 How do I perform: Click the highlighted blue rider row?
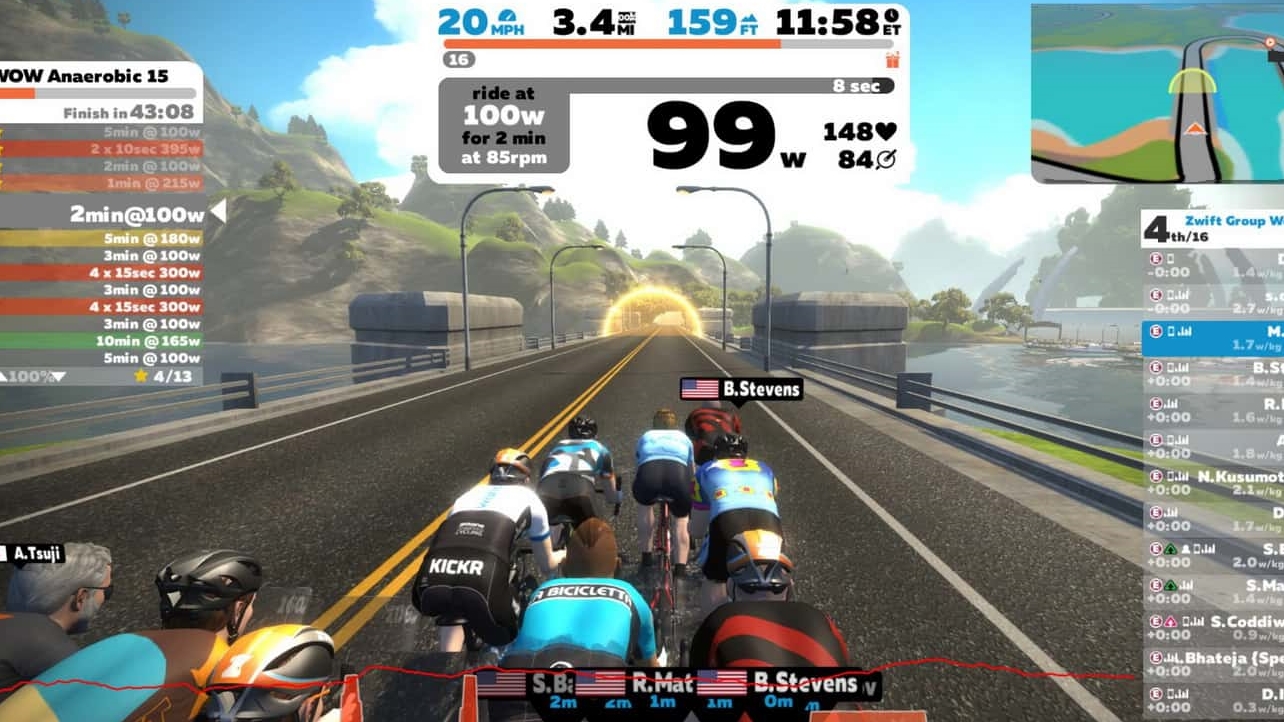pyautogui.click(x=1213, y=337)
